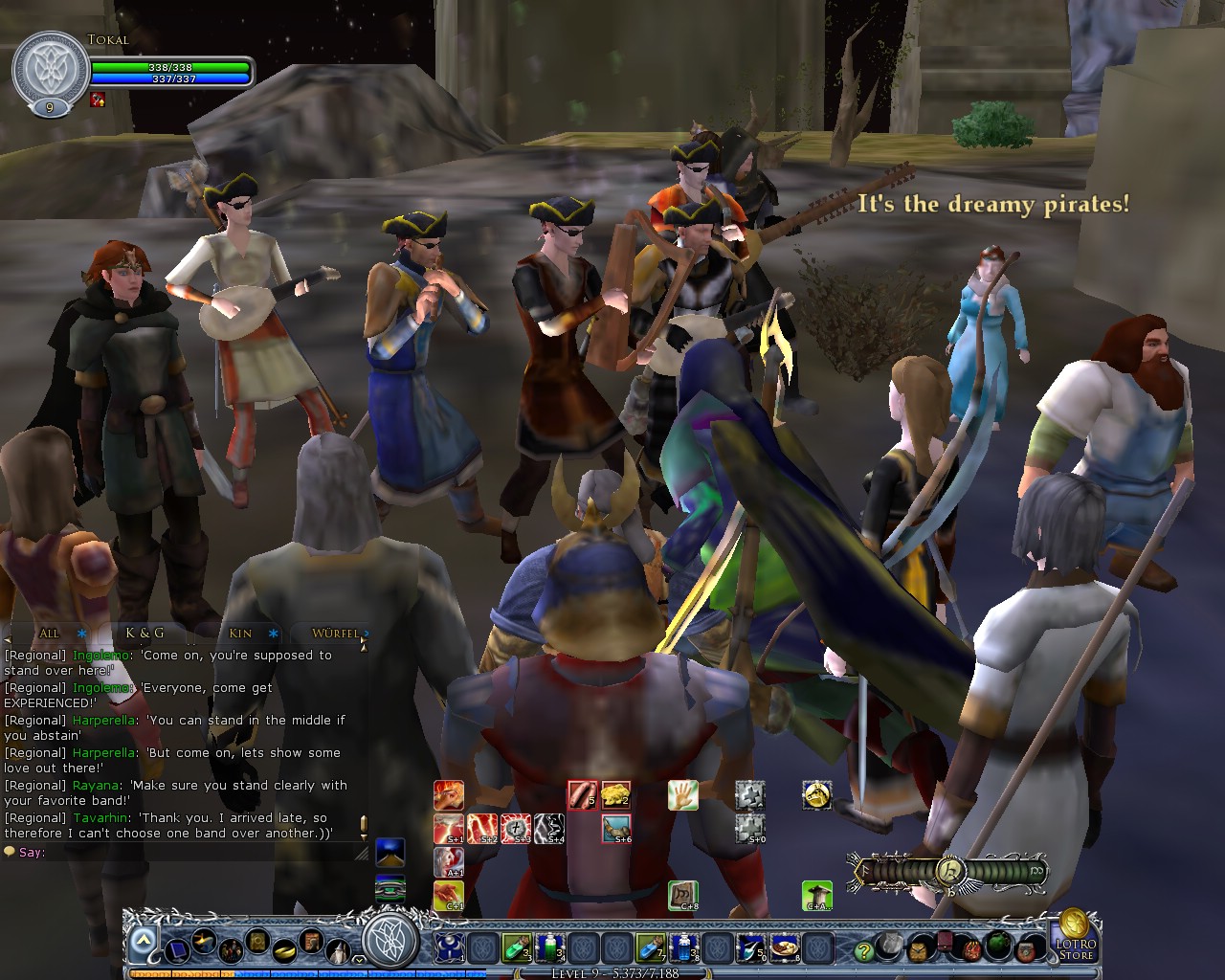Open the blue bag icon in bottom toolbar

coord(178,951)
